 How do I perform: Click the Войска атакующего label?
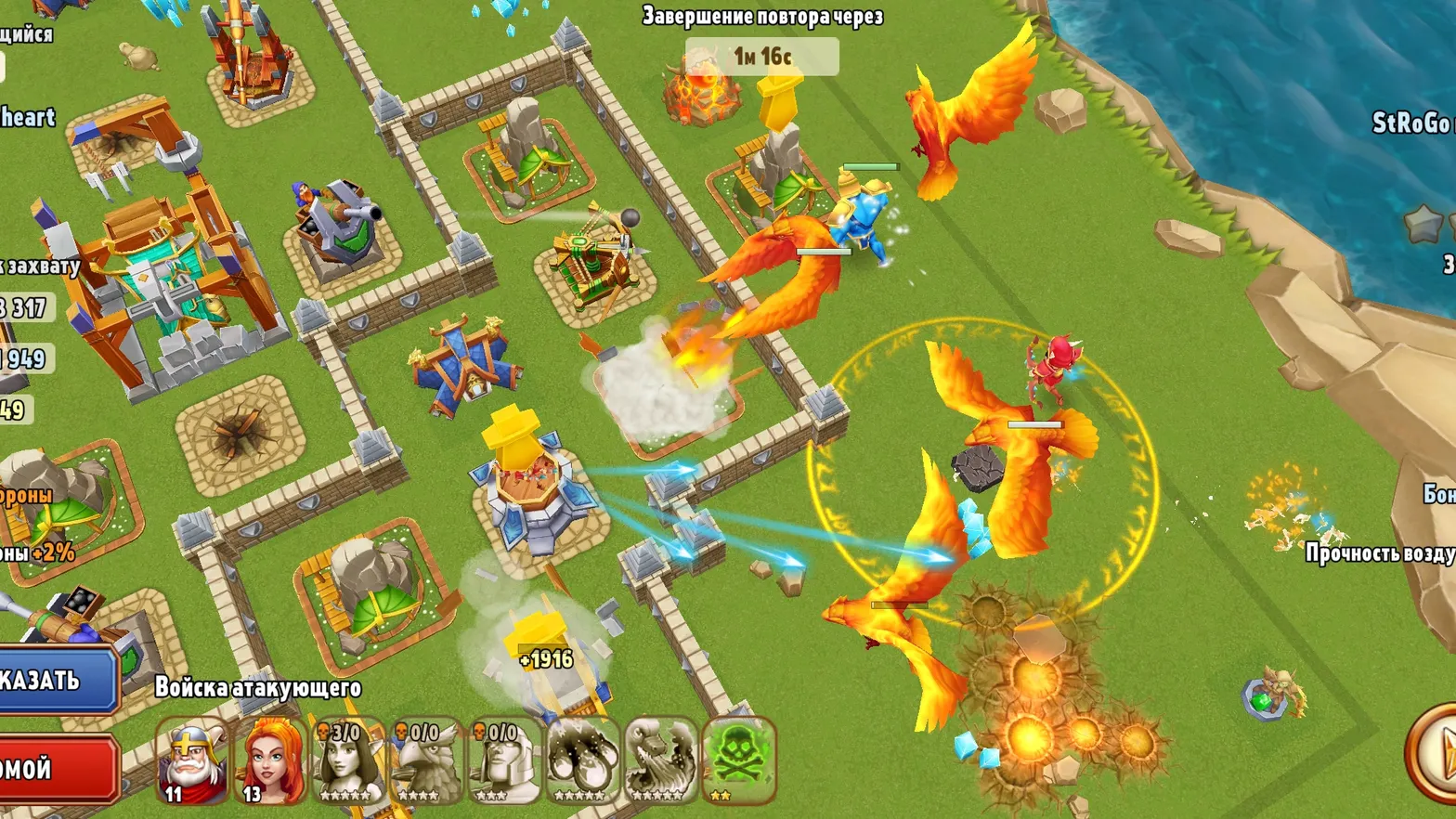coord(258,687)
